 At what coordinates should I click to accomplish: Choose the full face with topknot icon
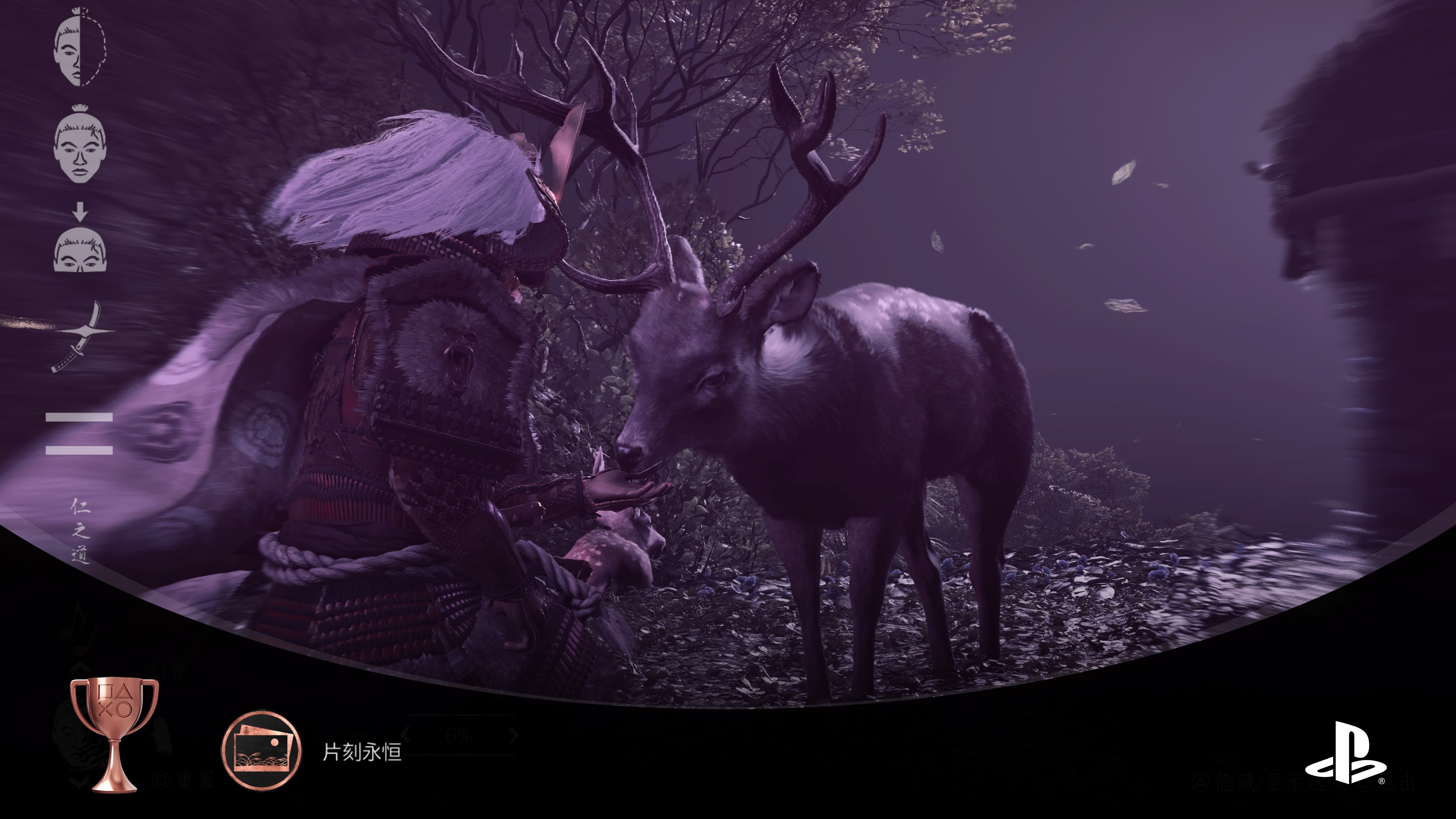tap(80, 145)
